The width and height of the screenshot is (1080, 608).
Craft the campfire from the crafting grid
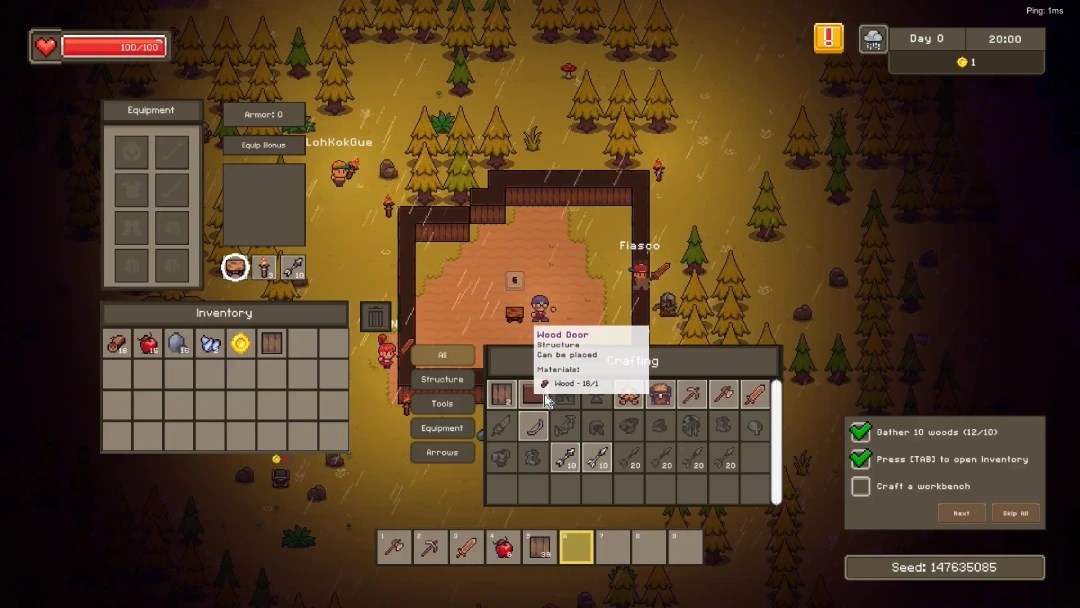(628, 395)
